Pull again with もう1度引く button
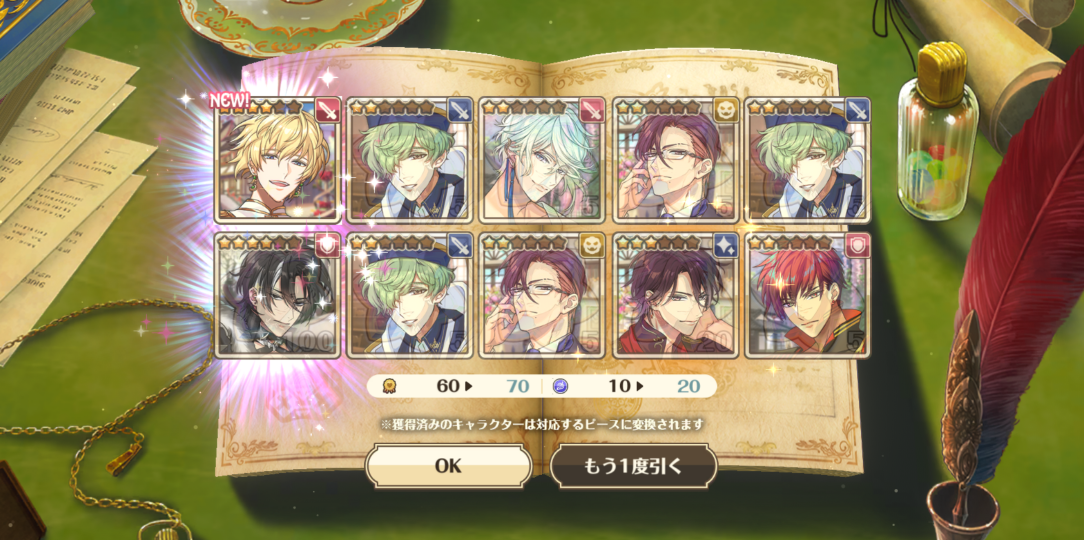Viewport: 1084px width, 540px height. coord(633,466)
